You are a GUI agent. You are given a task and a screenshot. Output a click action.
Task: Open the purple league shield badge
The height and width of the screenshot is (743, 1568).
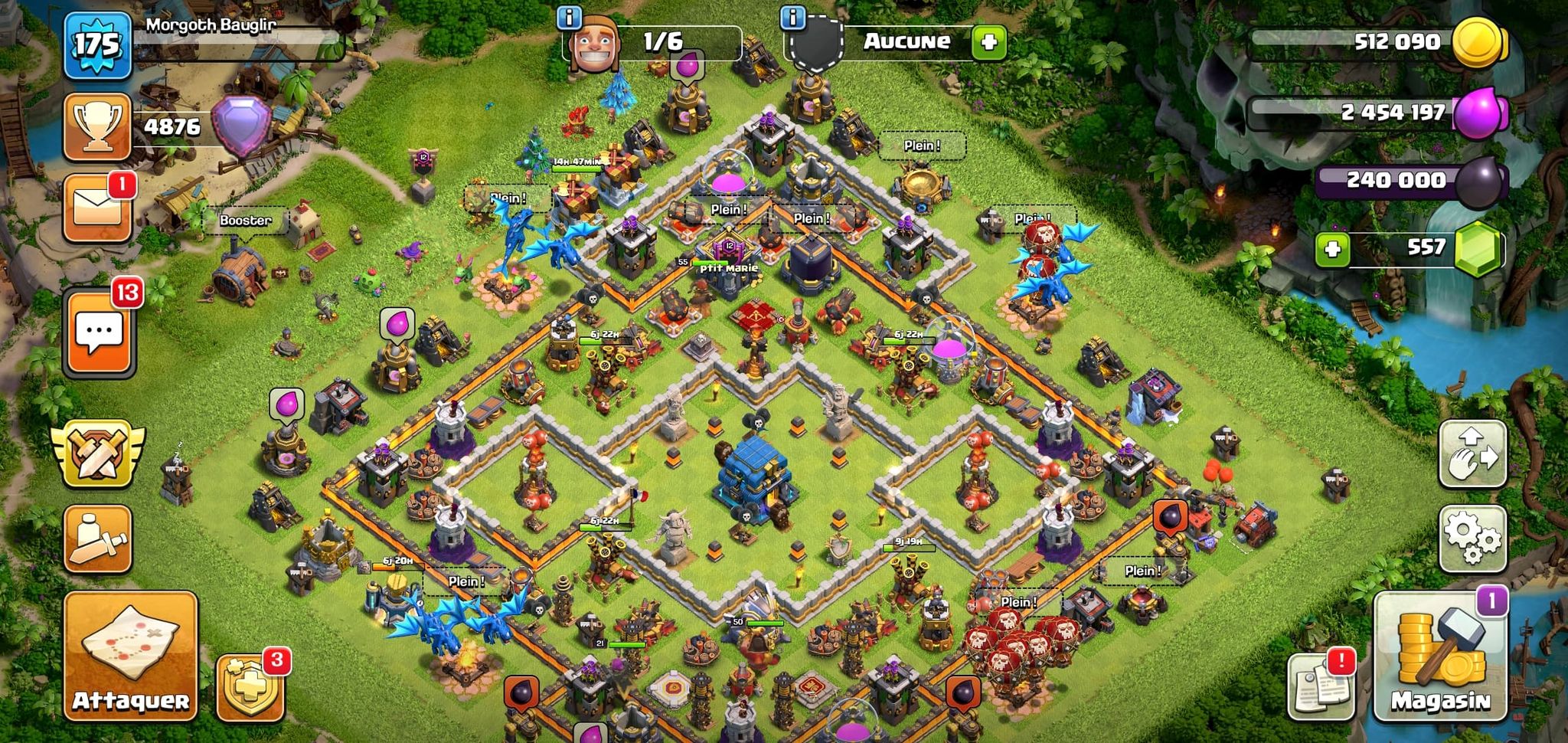pos(242,125)
